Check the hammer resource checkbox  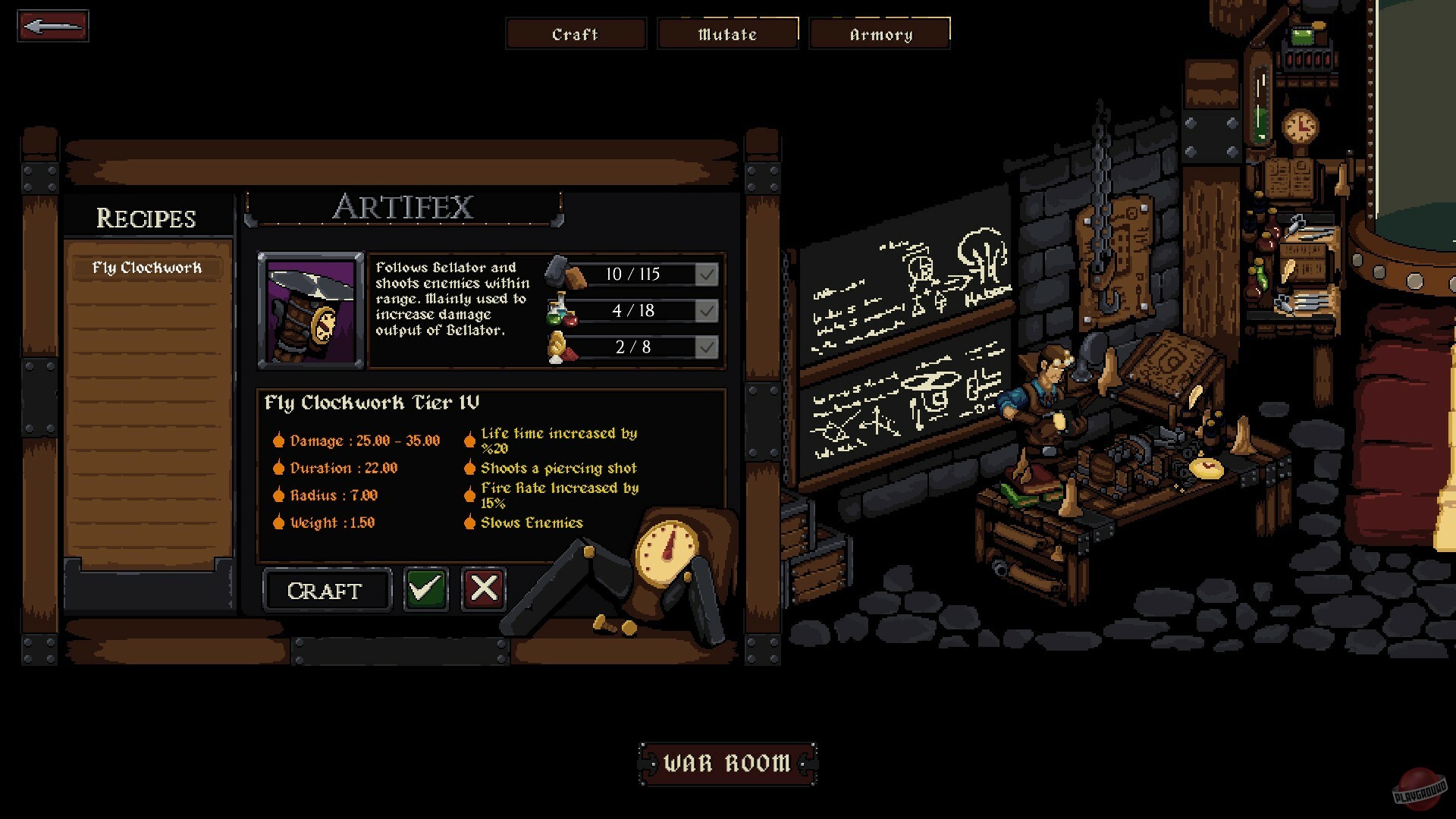point(706,274)
